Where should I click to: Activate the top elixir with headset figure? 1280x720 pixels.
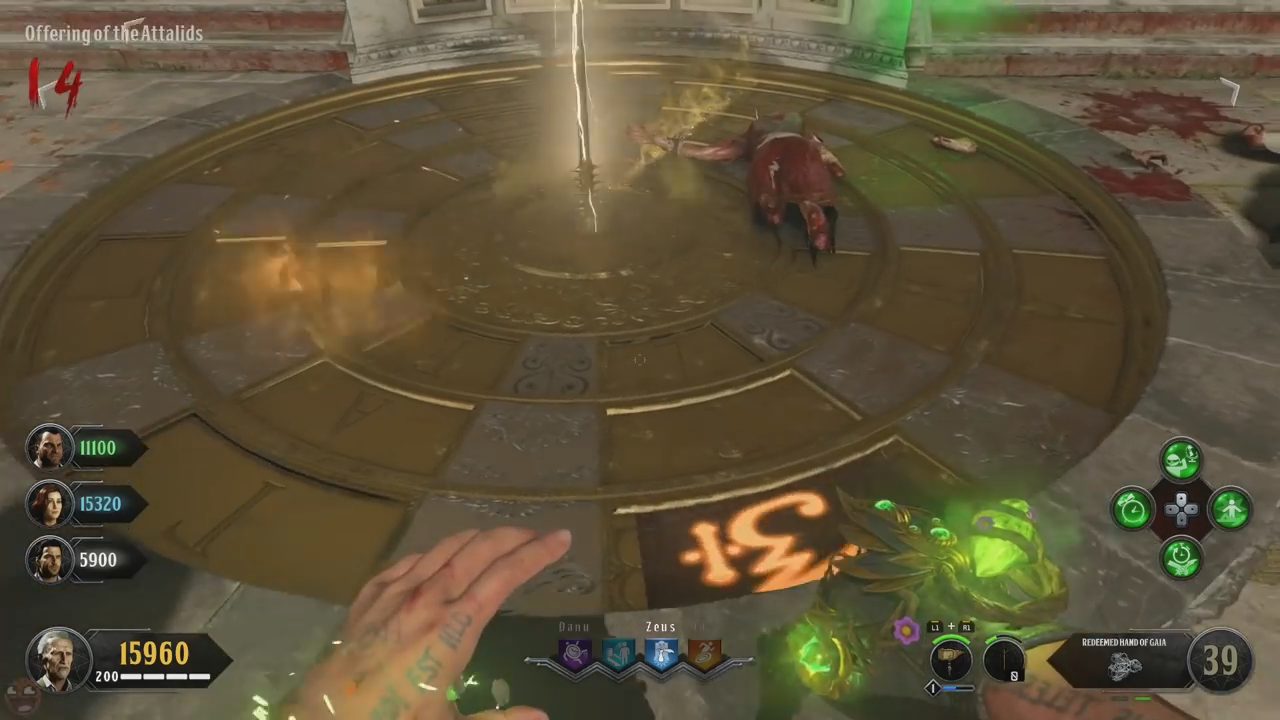(1181, 461)
